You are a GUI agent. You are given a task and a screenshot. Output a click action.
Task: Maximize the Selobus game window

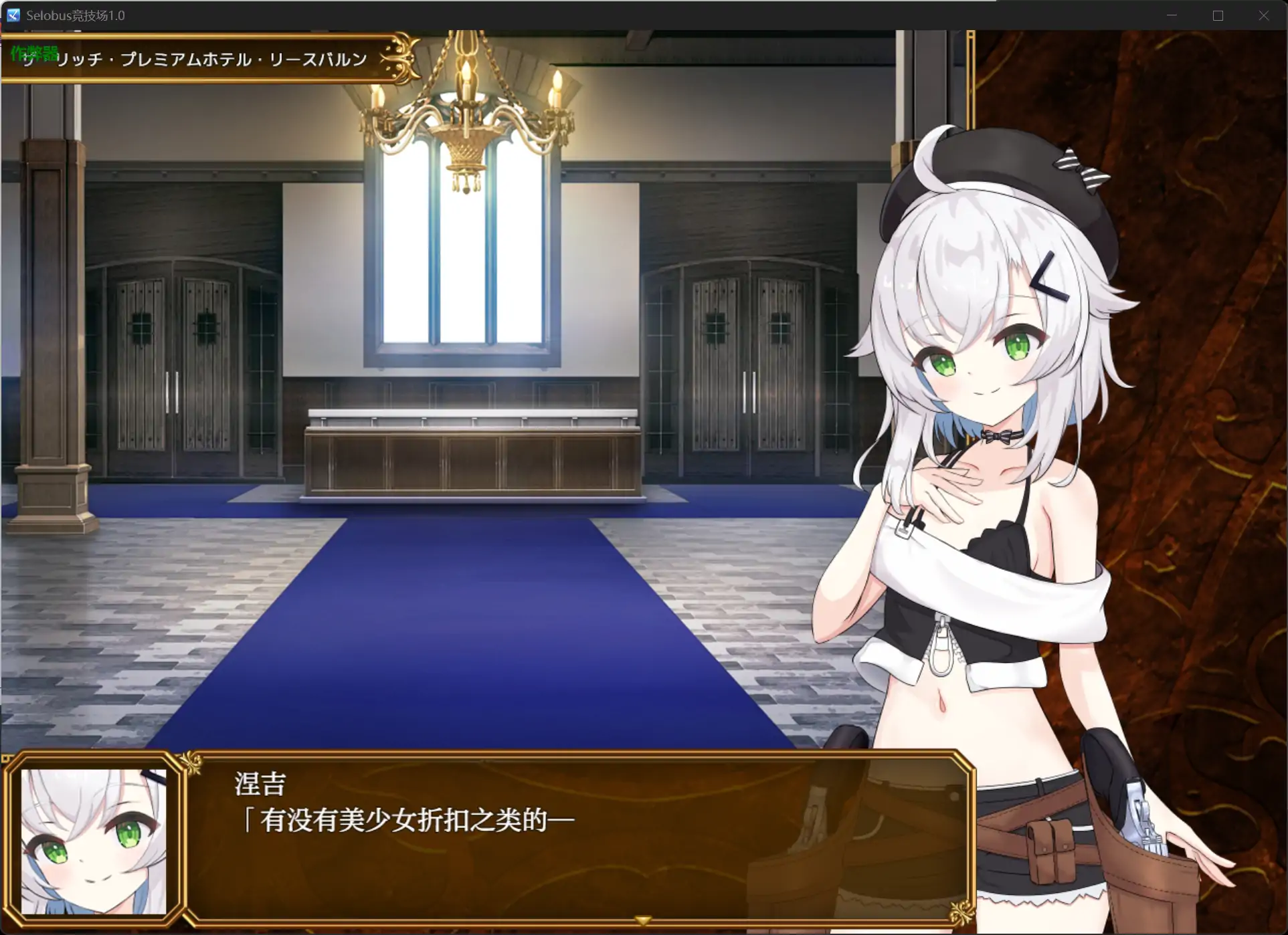[1218, 15]
